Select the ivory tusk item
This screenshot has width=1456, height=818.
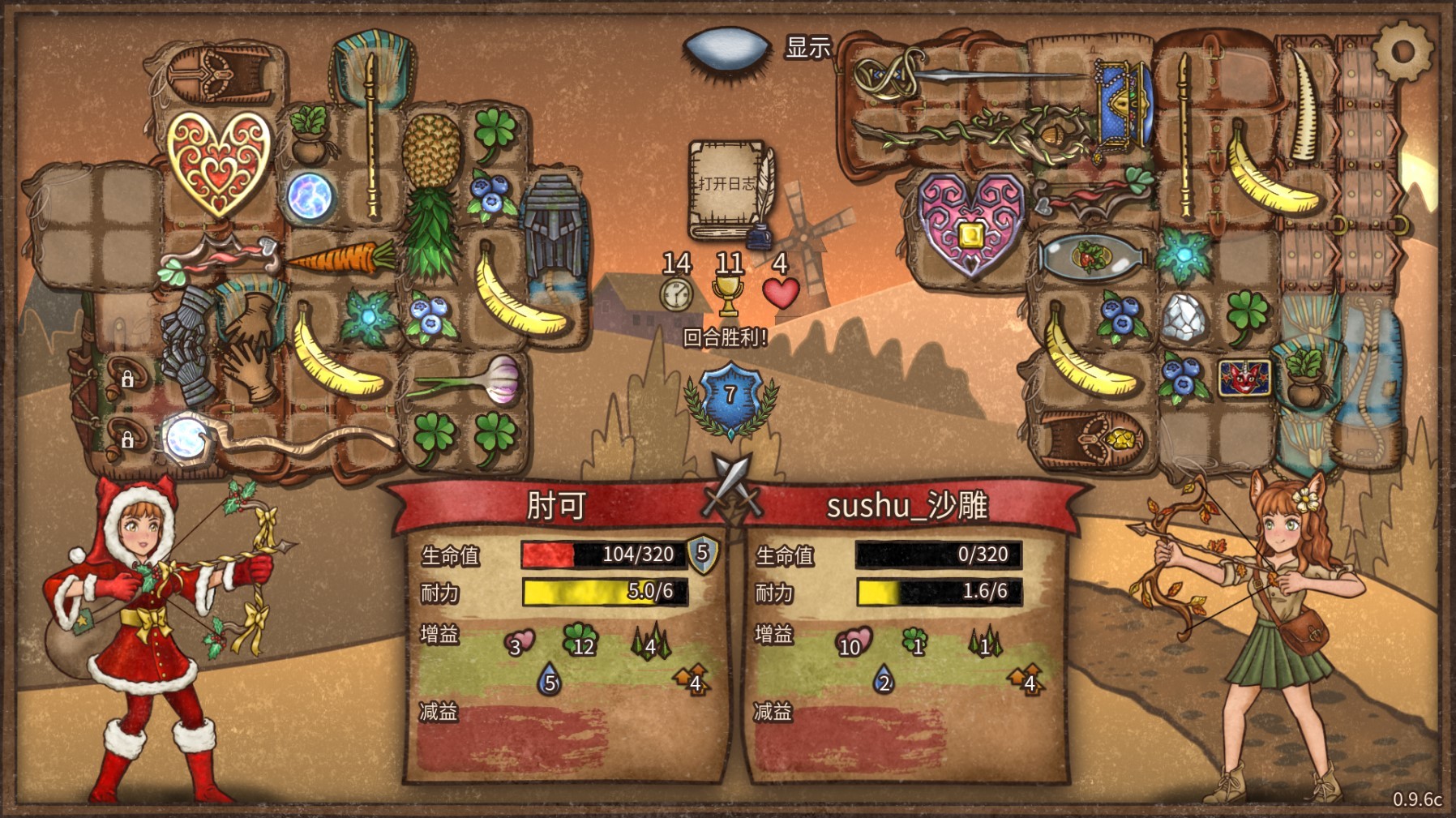click(1305, 105)
